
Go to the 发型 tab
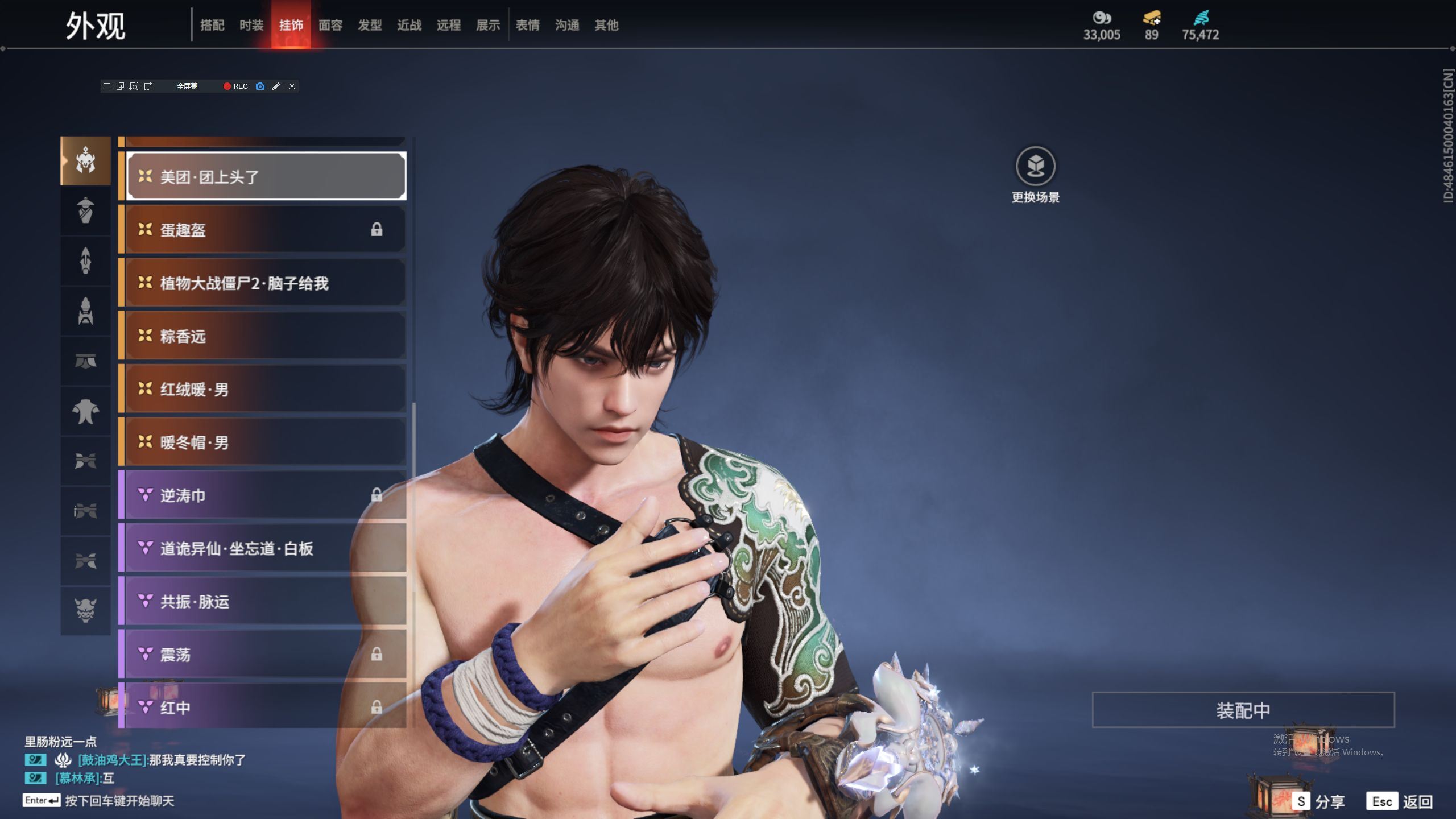point(370,25)
